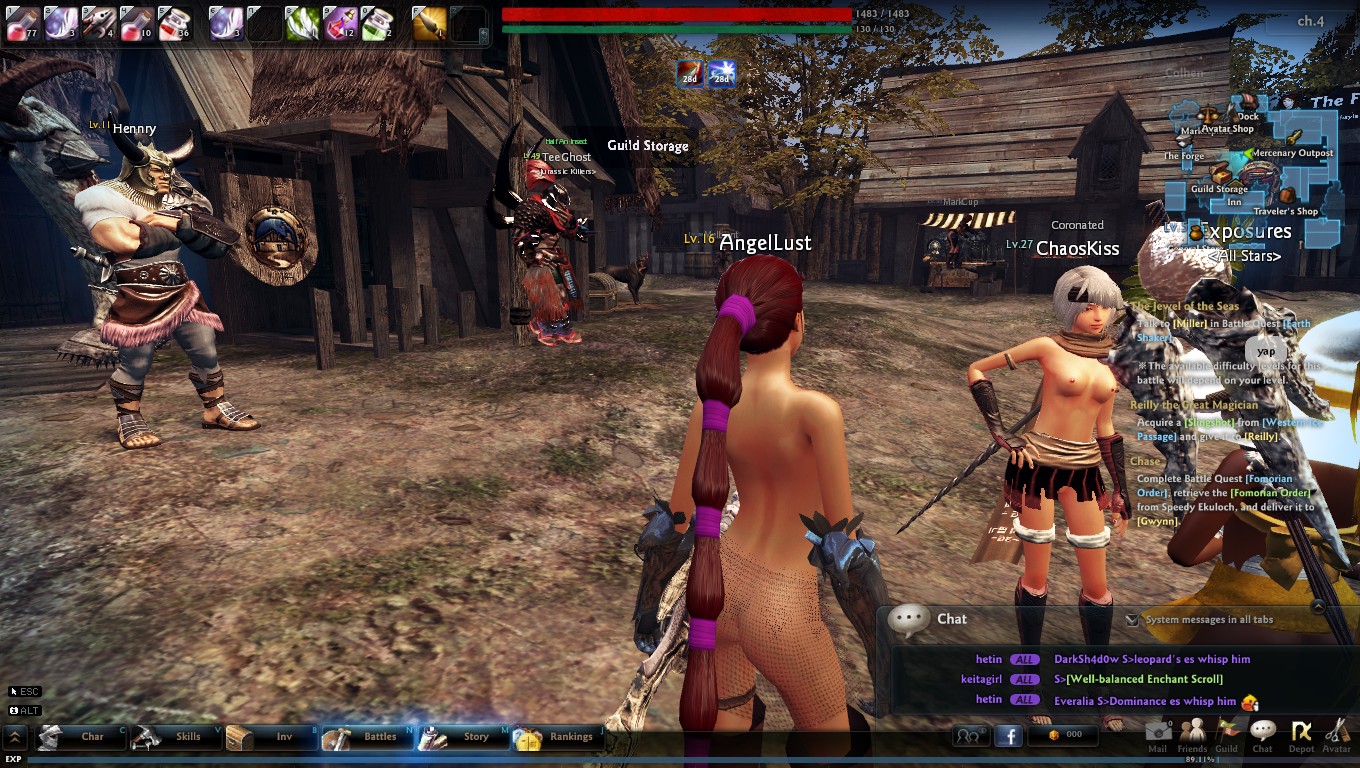Screen dimensions: 1360x768
Task: Open the Avatar scissors menu
Action: (1337, 733)
